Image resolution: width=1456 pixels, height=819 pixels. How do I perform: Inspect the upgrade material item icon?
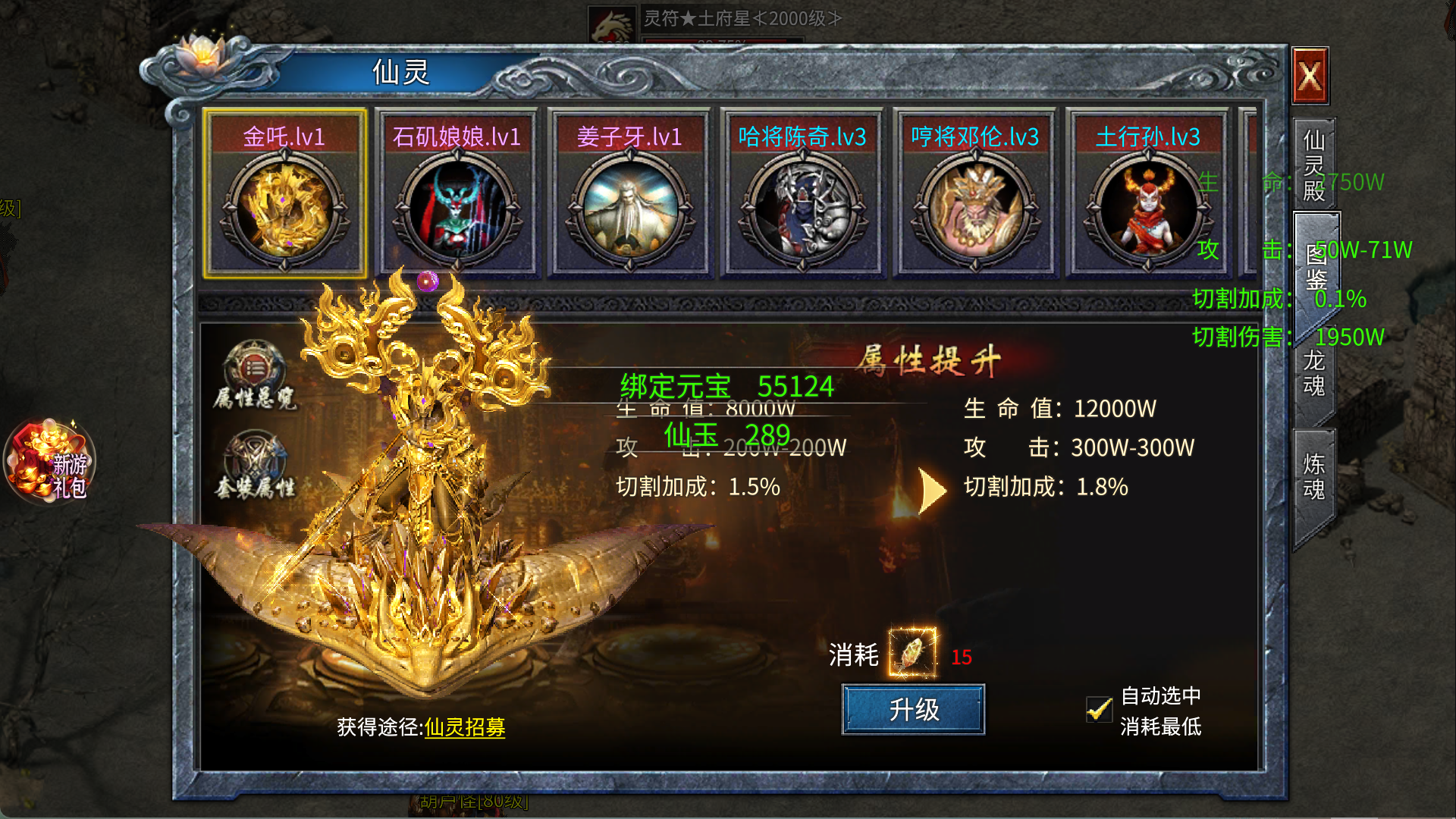[912, 652]
